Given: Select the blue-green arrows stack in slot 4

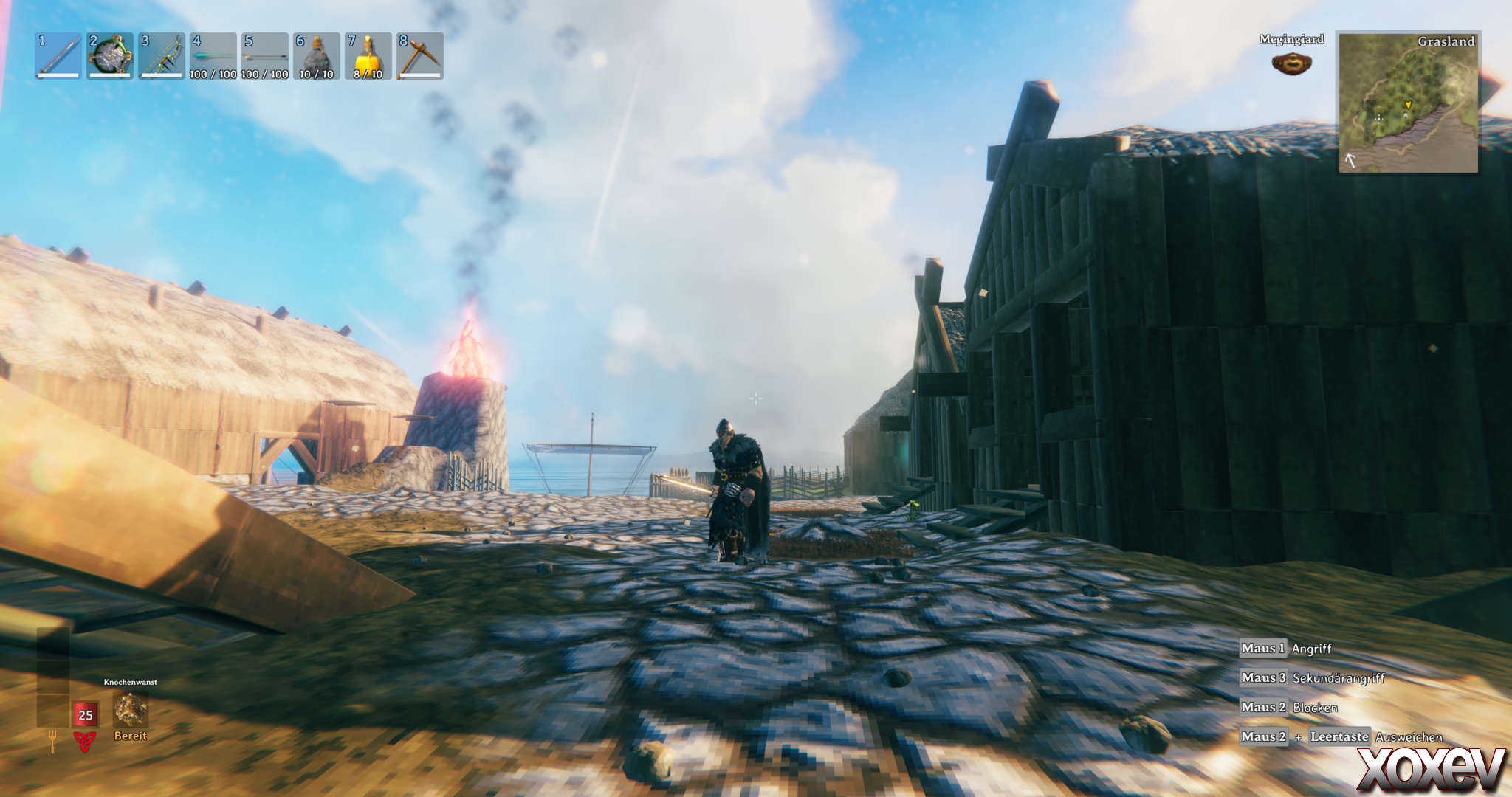Looking at the screenshot, I should tap(213, 55).
